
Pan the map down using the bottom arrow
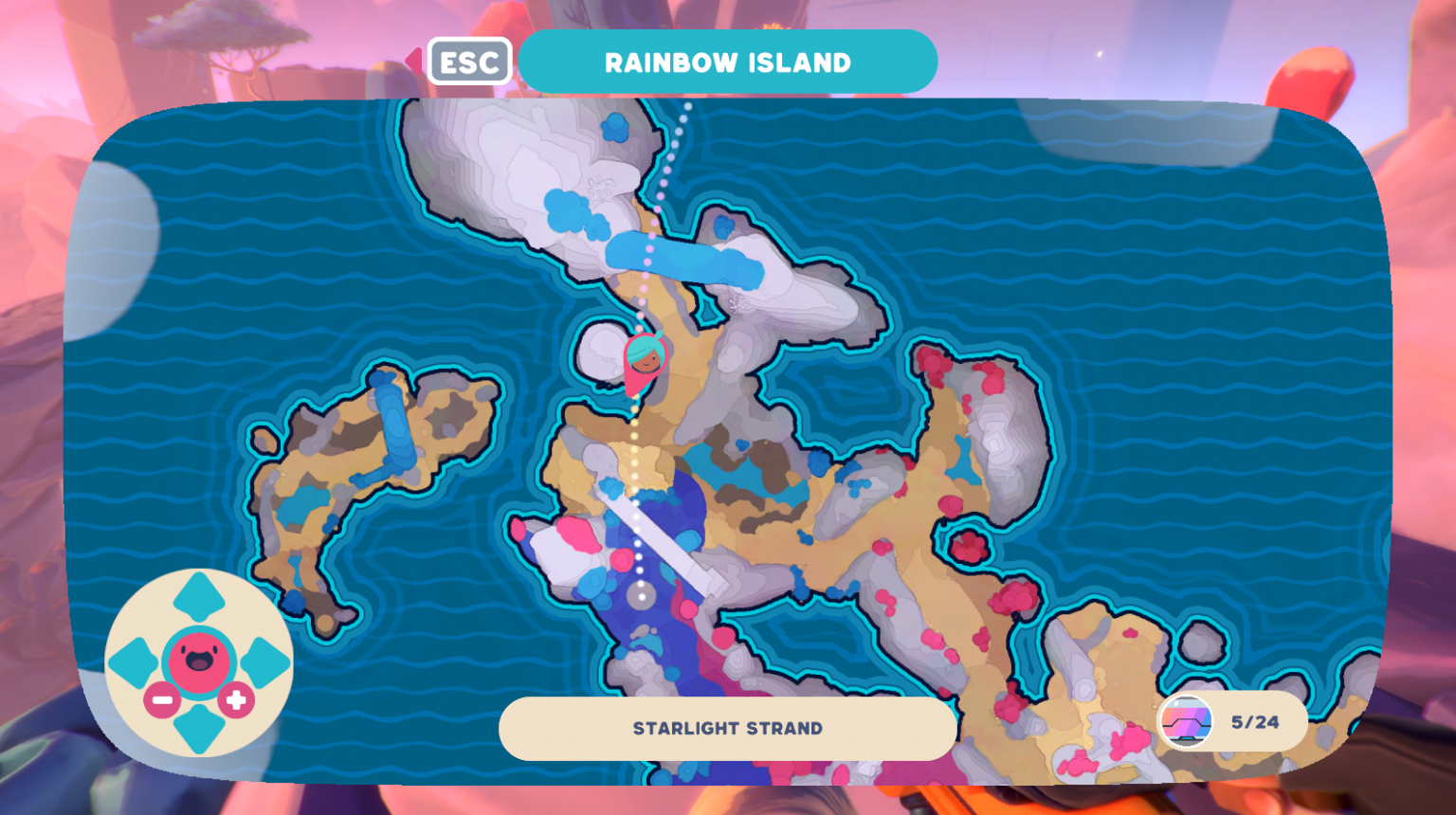[200, 728]
